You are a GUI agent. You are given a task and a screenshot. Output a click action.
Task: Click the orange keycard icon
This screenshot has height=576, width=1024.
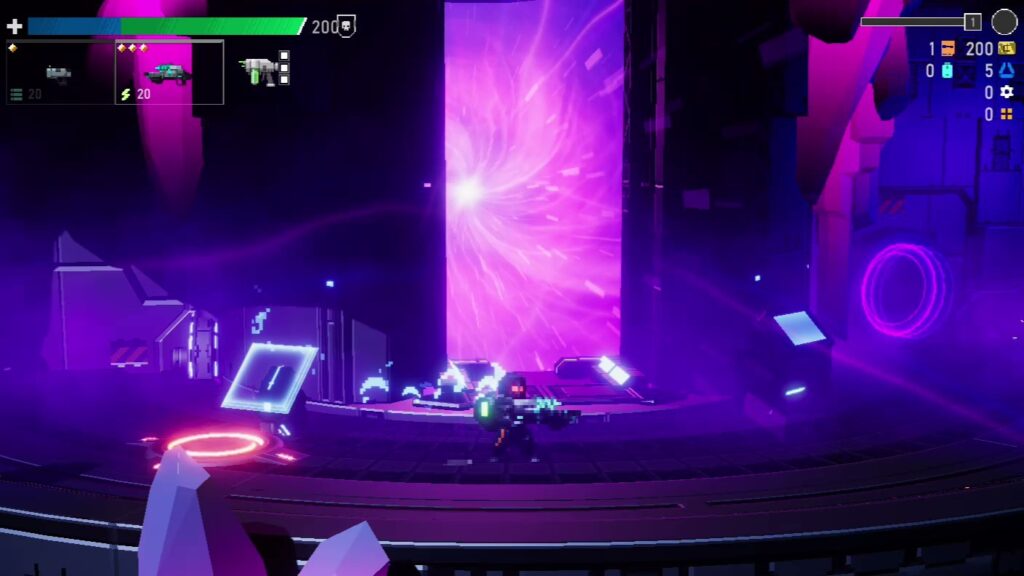948,49
